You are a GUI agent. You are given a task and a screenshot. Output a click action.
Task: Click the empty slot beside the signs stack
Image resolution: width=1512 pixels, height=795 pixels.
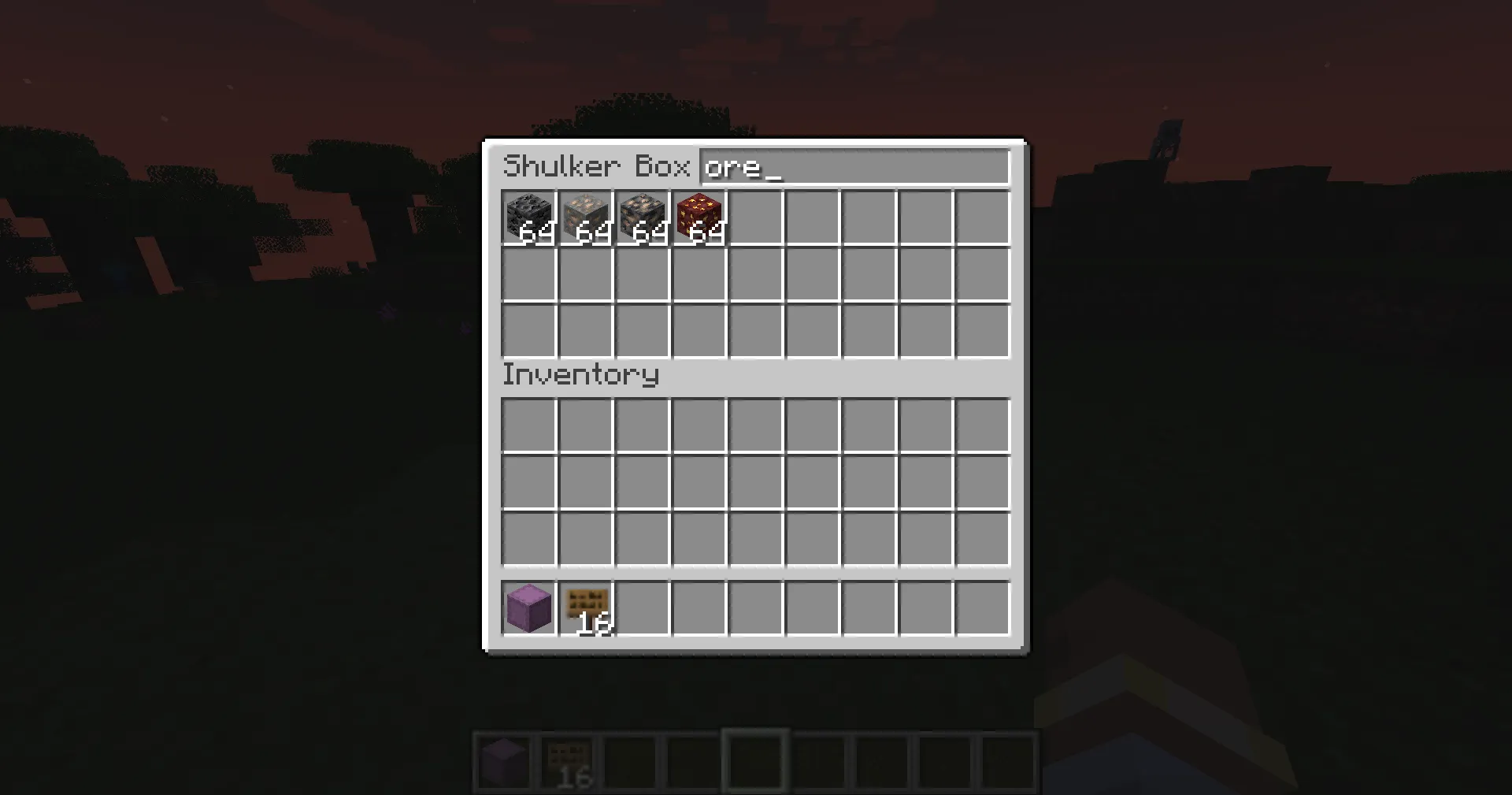click(643, 607)
